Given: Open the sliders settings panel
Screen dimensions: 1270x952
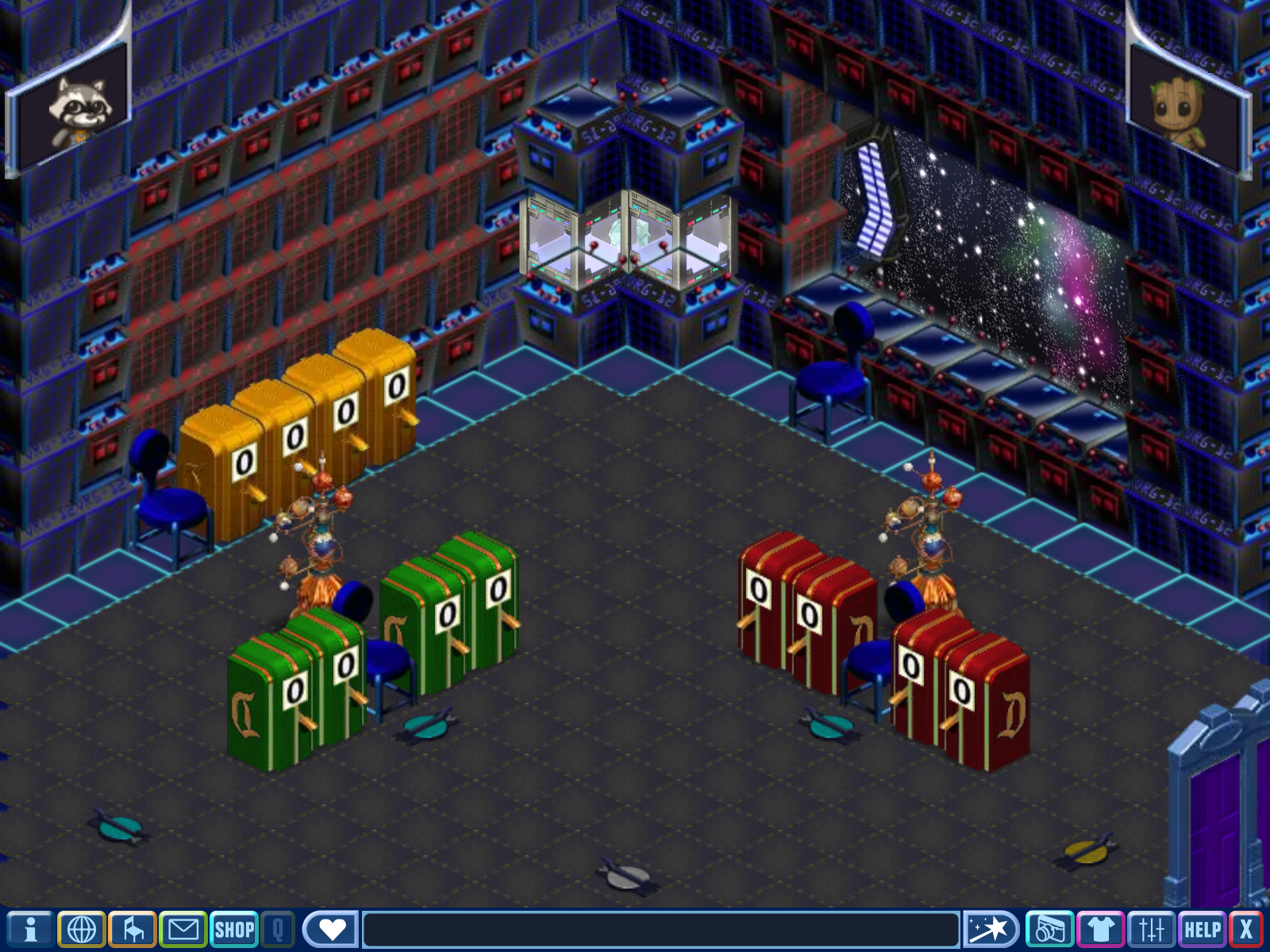Looking at the screenshot, I should click(x=1151, y=929).
